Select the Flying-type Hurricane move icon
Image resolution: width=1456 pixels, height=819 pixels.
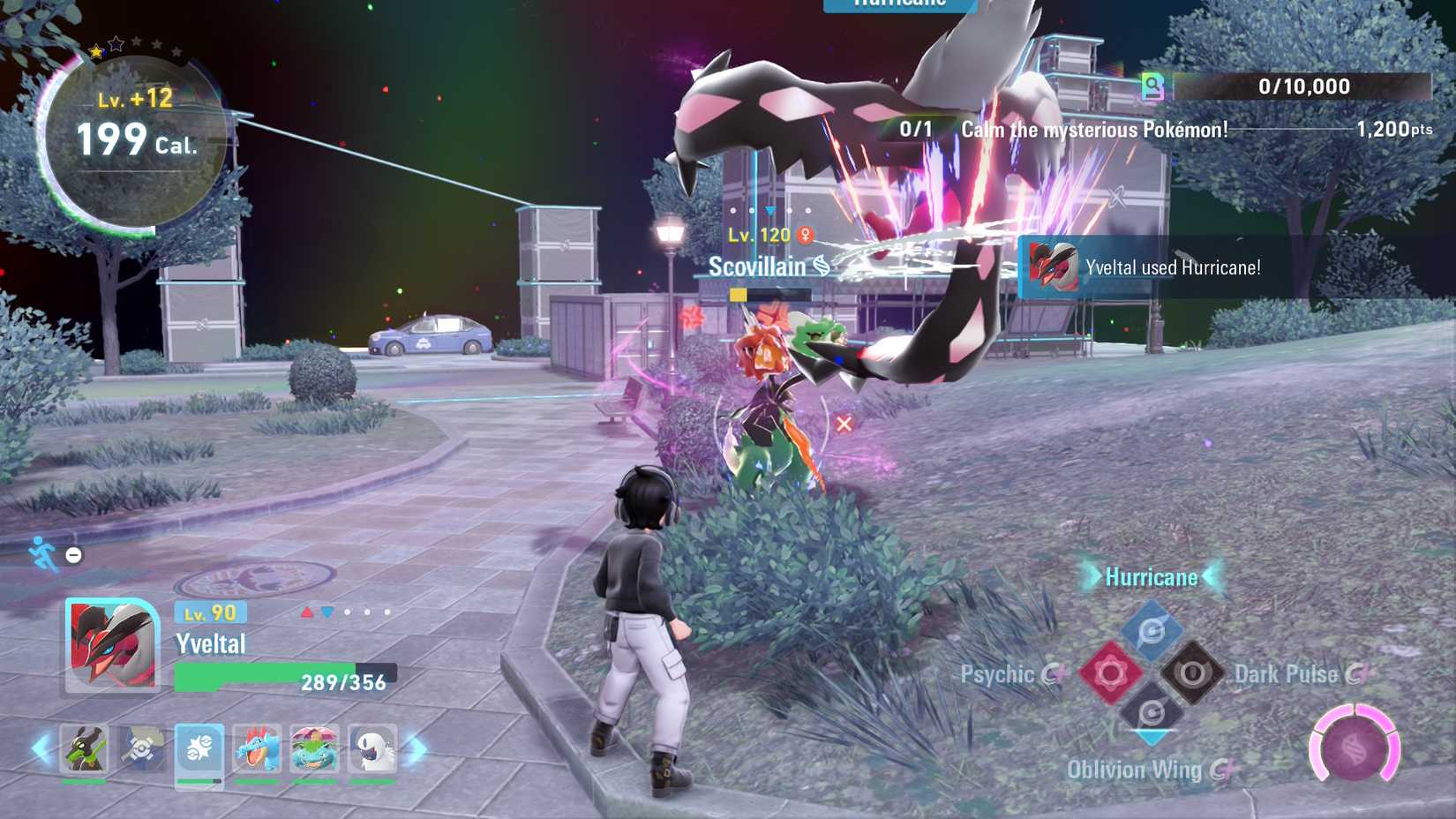point(1152,628)
